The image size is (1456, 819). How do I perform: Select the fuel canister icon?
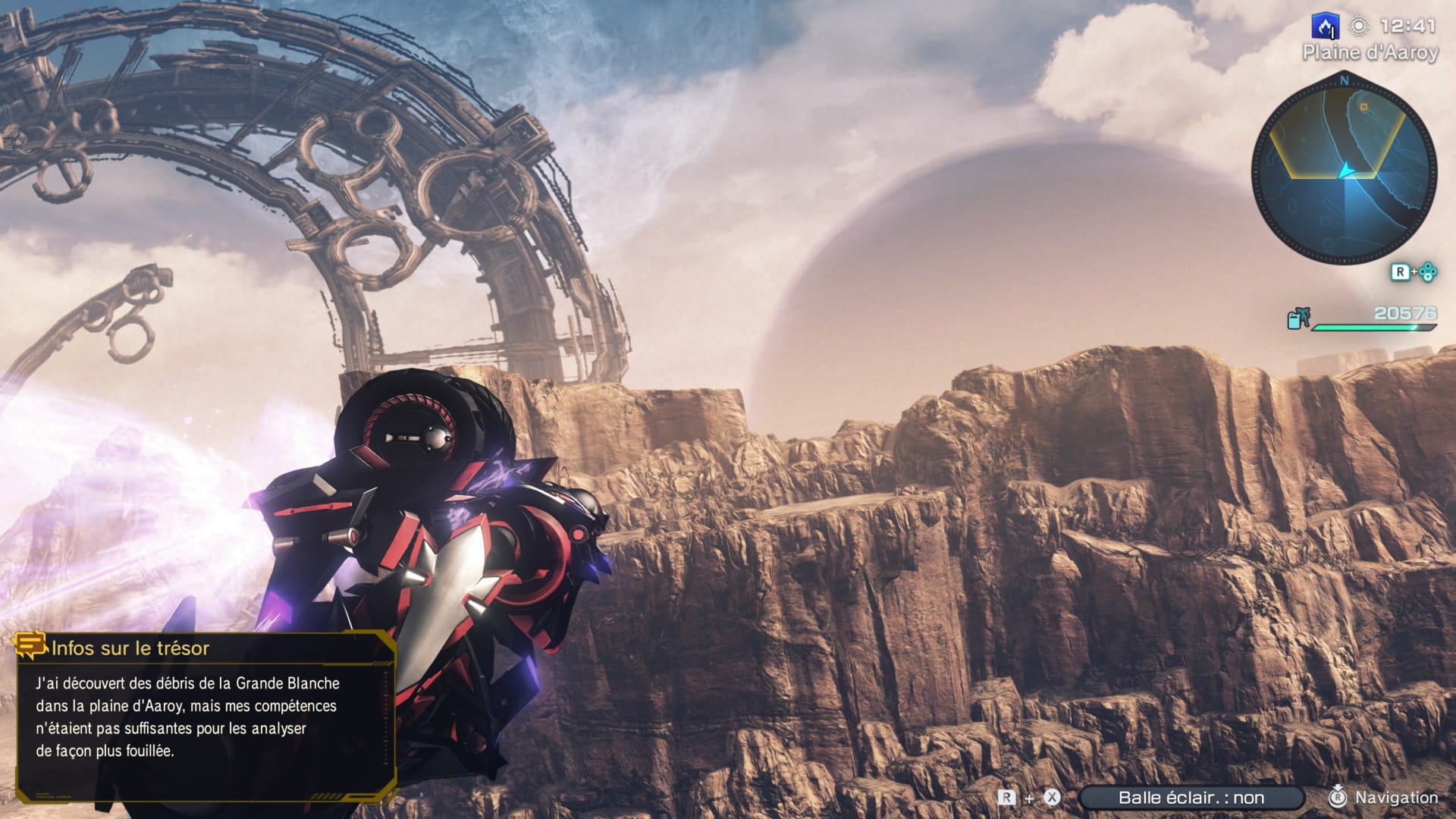coord(1298,319)
